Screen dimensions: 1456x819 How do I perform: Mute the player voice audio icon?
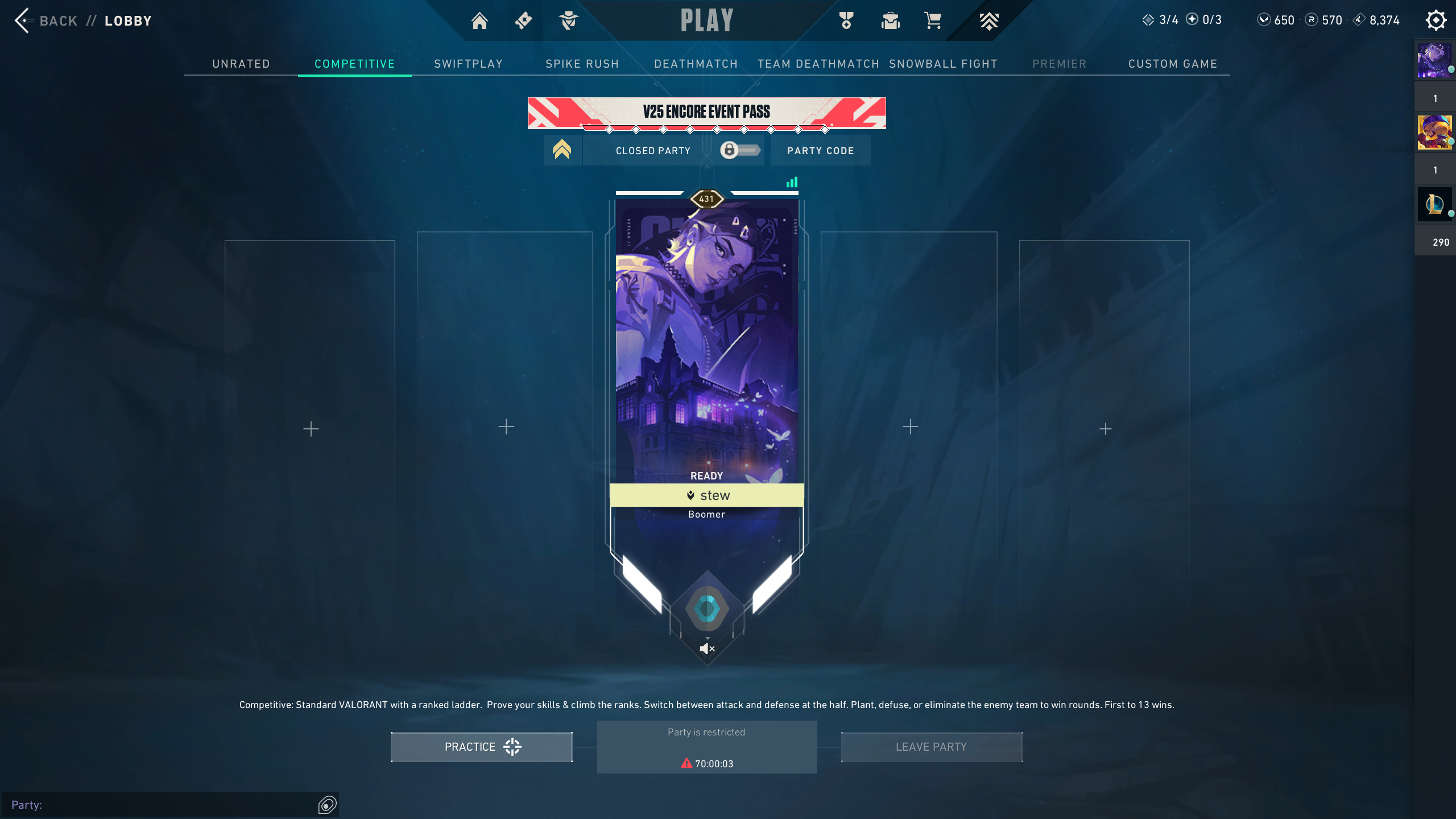(706, 648)
